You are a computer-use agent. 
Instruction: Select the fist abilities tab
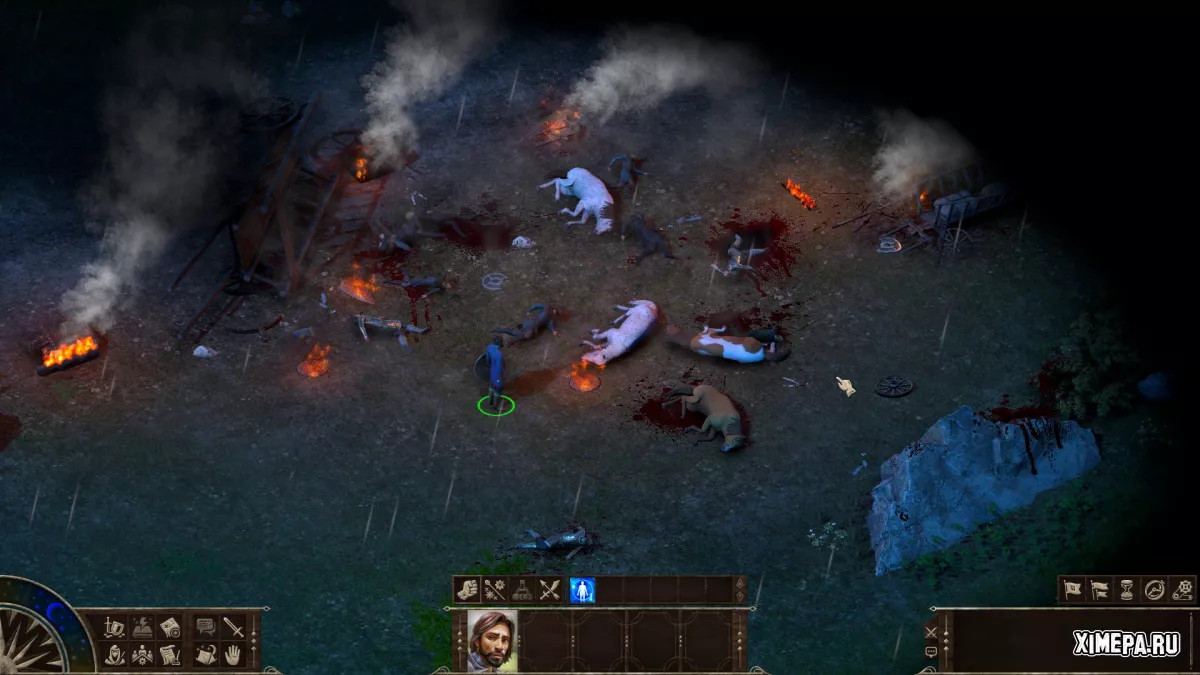[x=467, y=590]
